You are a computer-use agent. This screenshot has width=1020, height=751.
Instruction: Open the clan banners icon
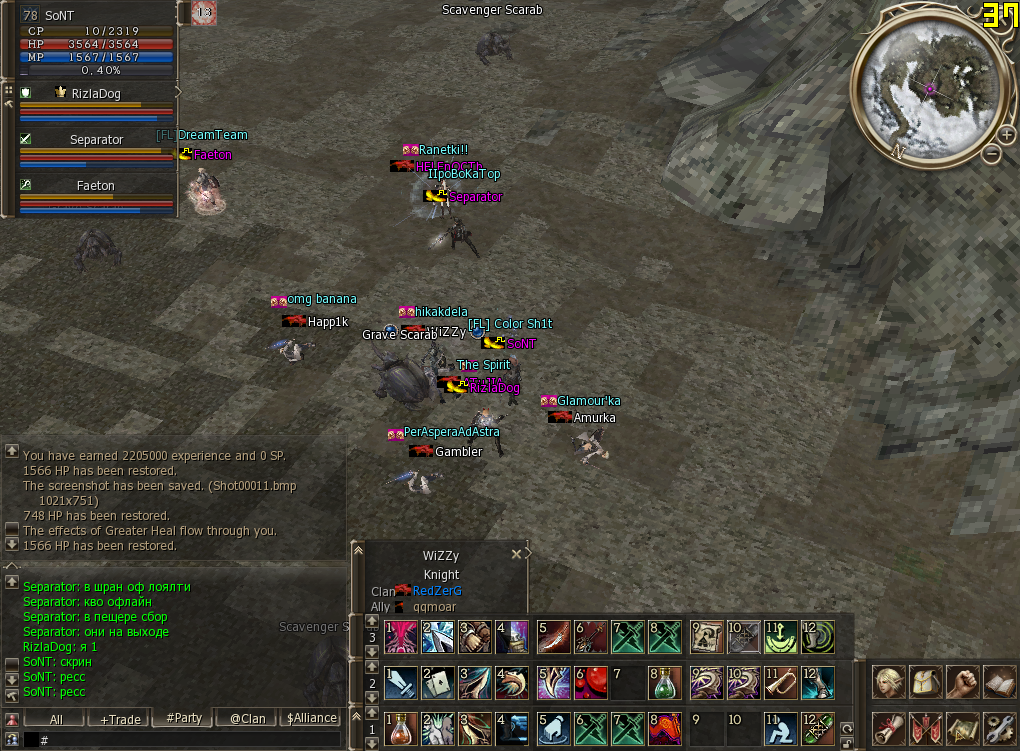925,726
